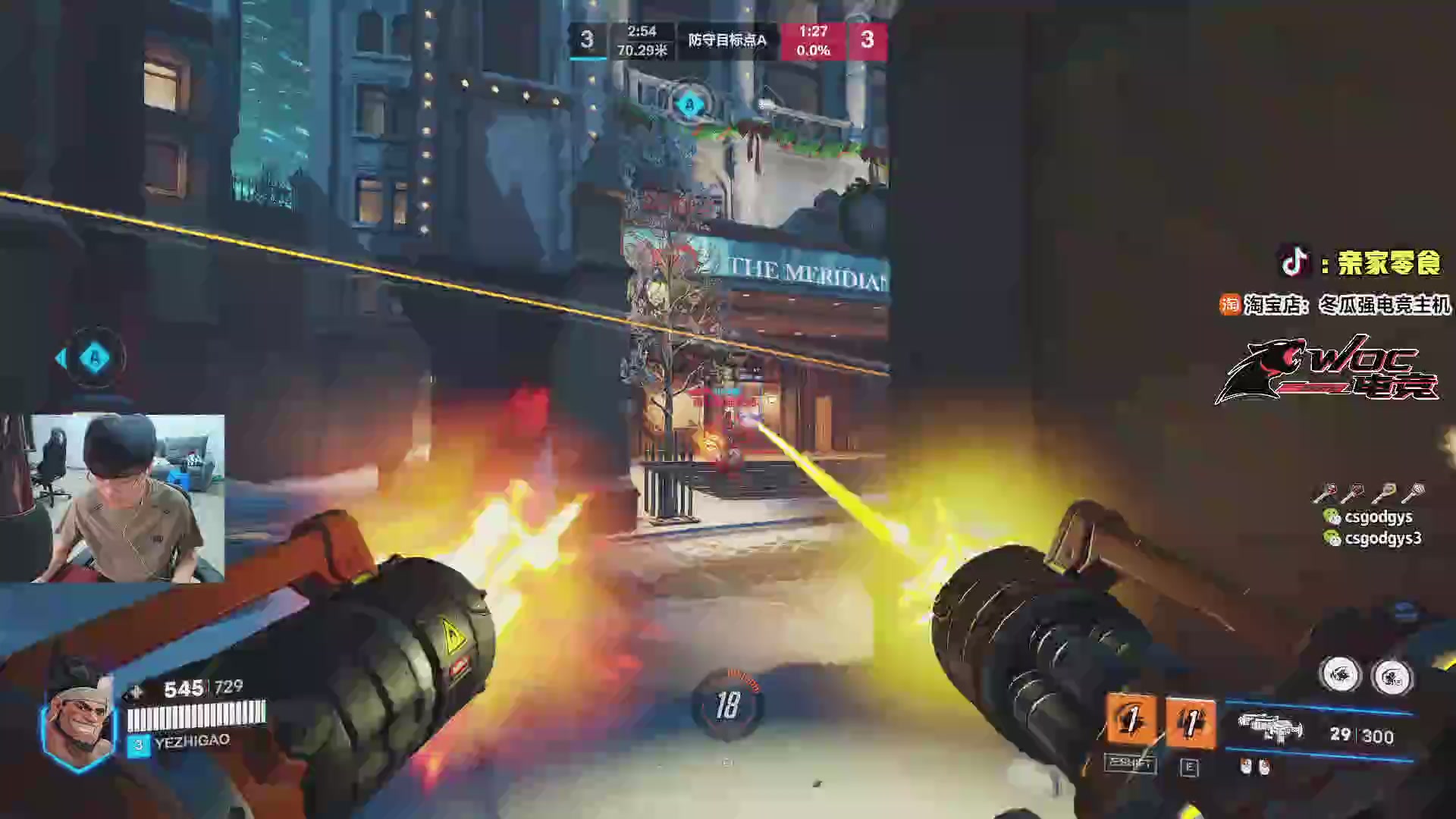Click the 防守目标点A objective banner
Screen dimensions: 1456x819
pyautogui.click(x=726, y=40)
